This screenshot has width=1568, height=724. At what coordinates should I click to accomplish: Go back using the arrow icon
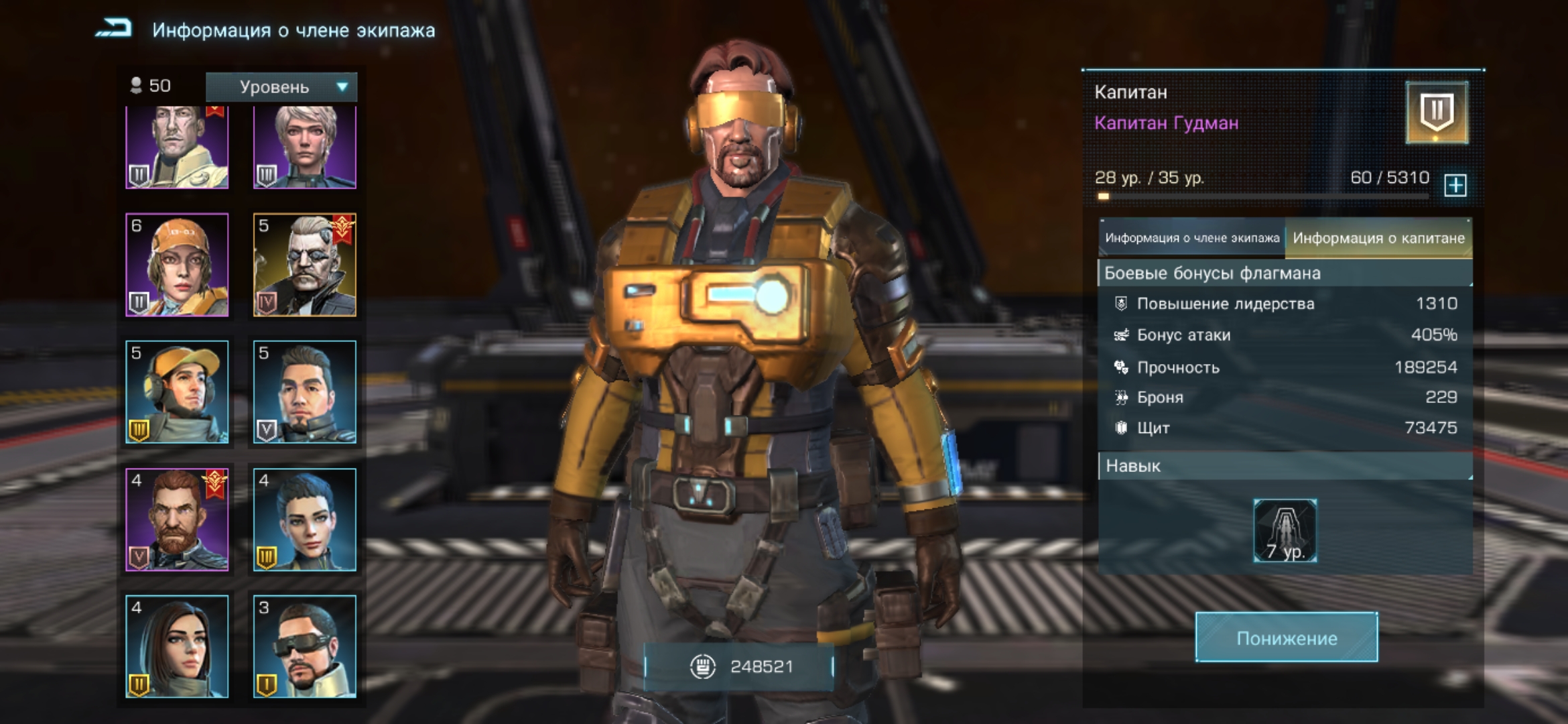pos(114,29)
